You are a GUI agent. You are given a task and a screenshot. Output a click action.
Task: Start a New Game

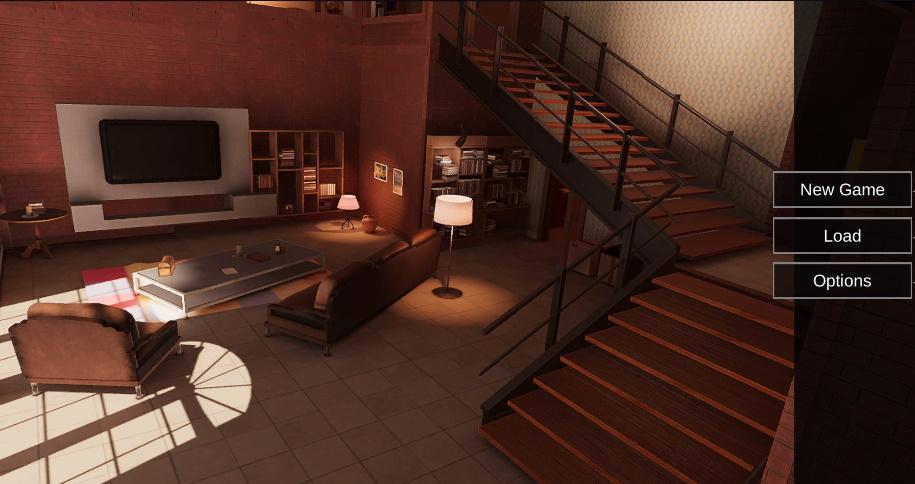(x=842, y=189)
